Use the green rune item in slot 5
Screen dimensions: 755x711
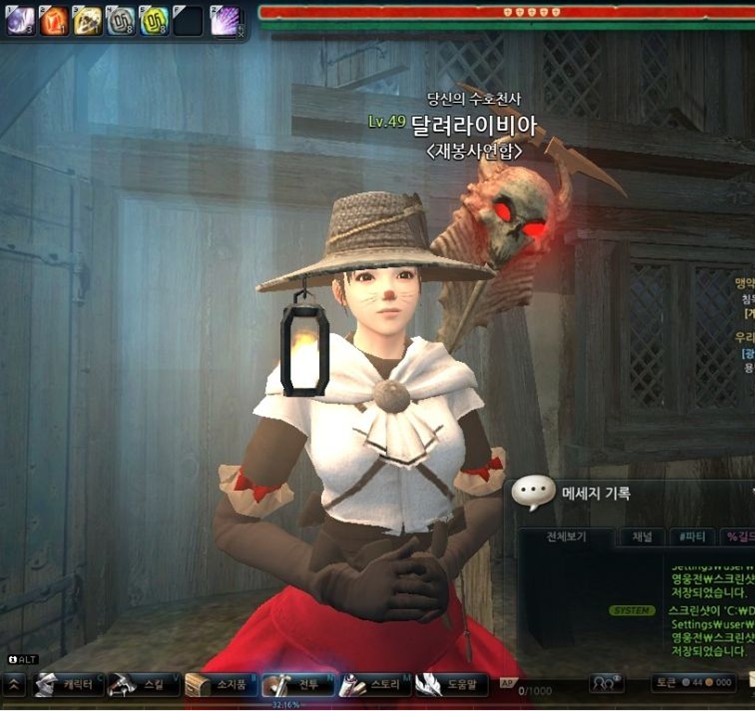pos(154,20)
